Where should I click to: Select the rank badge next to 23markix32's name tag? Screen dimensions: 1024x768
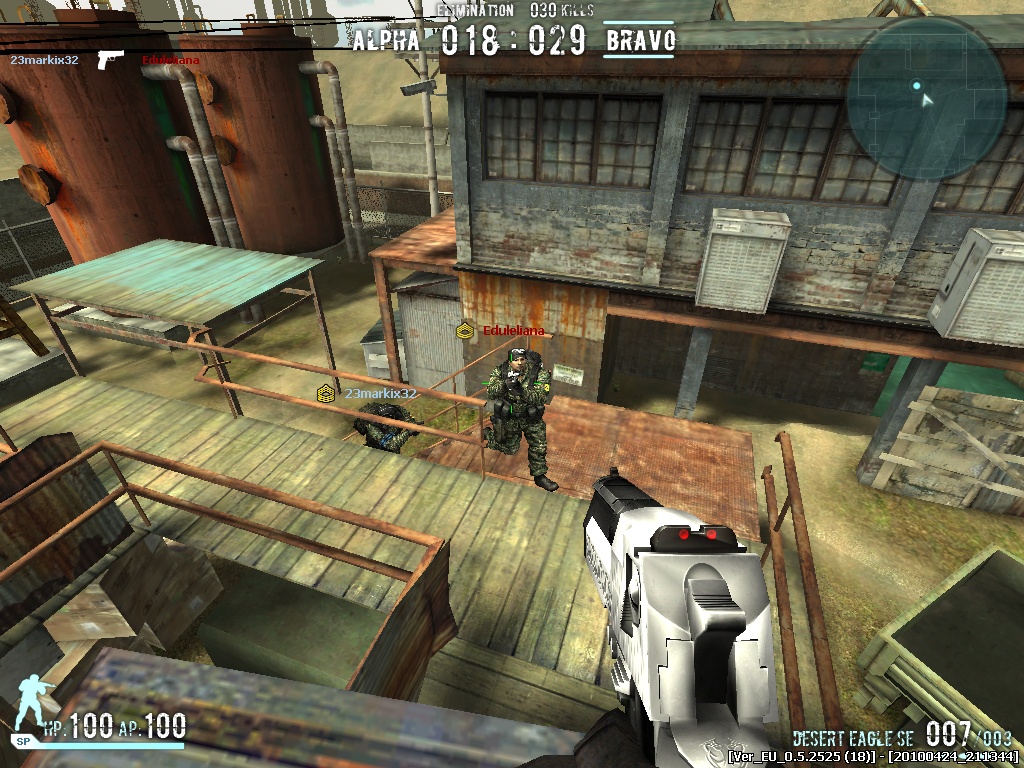click(x=326, y=394)
